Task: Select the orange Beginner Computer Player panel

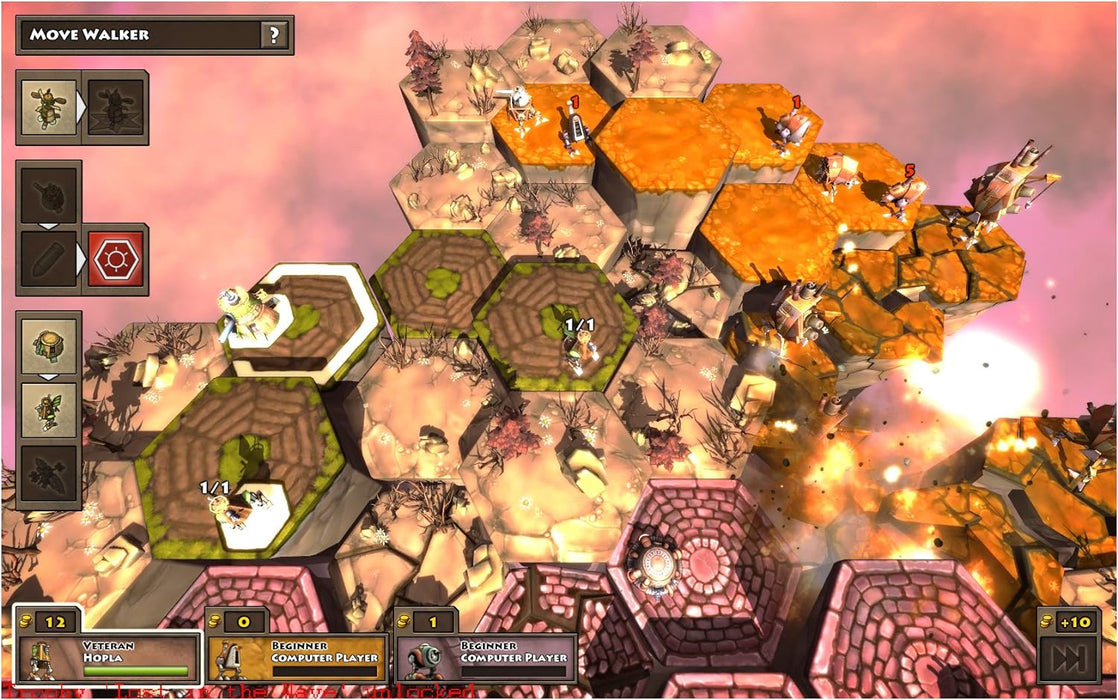Action: pyautogui.click(x=299, y=657)
